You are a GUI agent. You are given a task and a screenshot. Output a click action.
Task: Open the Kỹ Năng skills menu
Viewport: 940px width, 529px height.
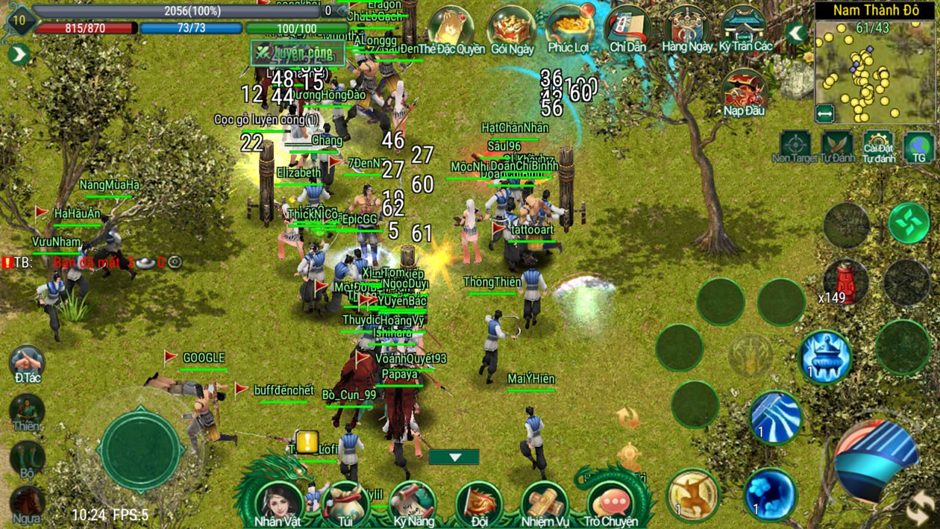pyautogui.click(x=411, y=501)
